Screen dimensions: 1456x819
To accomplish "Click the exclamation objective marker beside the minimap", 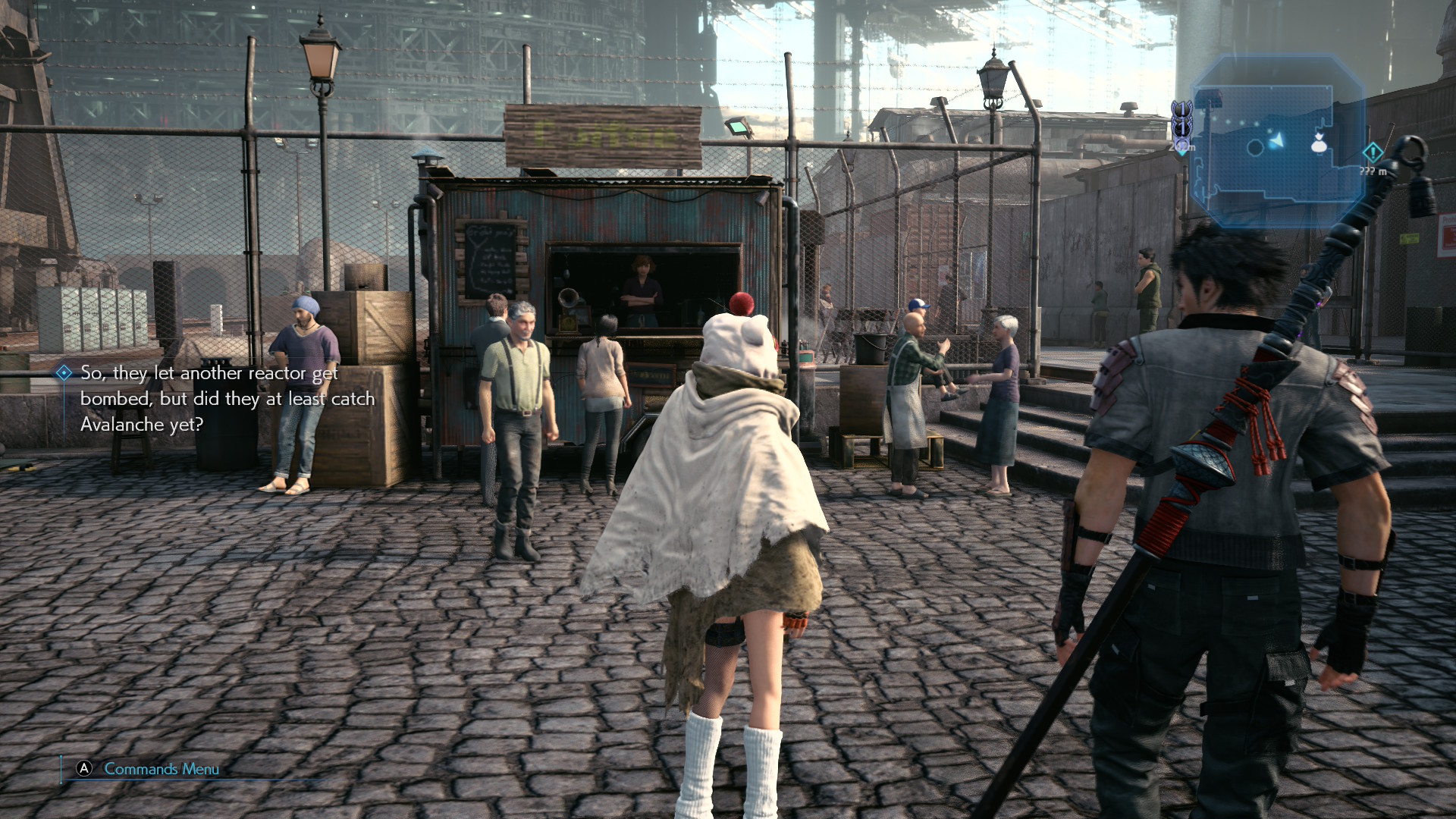I will tap(1373, 152).
